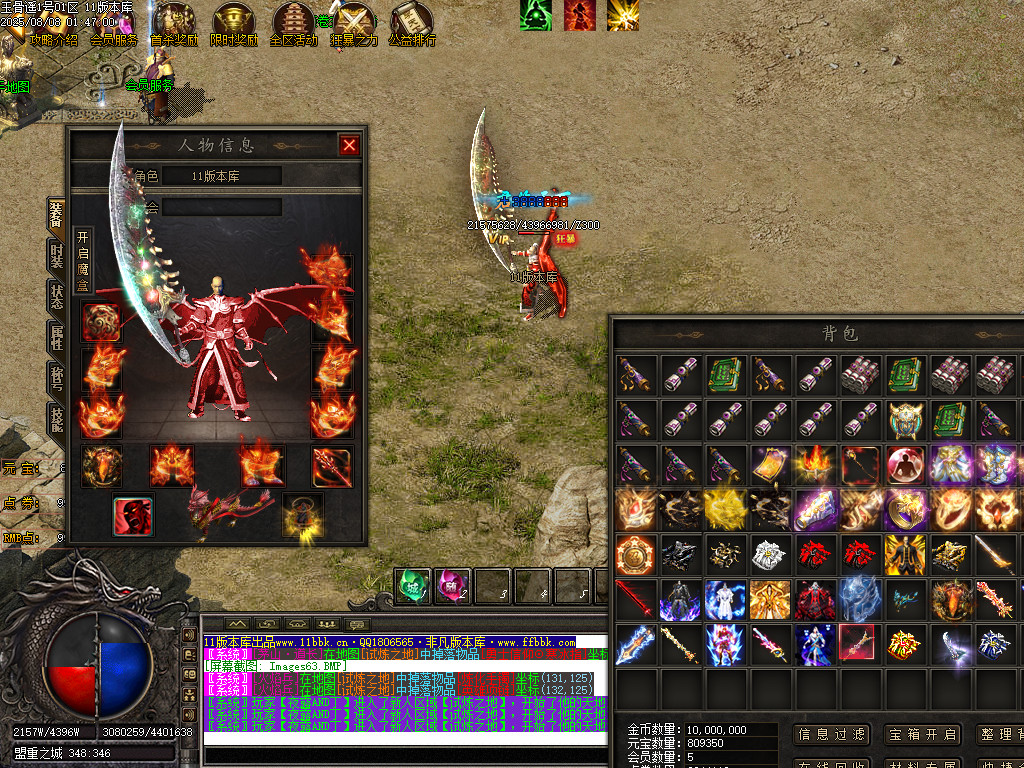Use the green potion in hotbar slot one
Viewport: 1024px width, 768px height.
(x=412, y=586)
